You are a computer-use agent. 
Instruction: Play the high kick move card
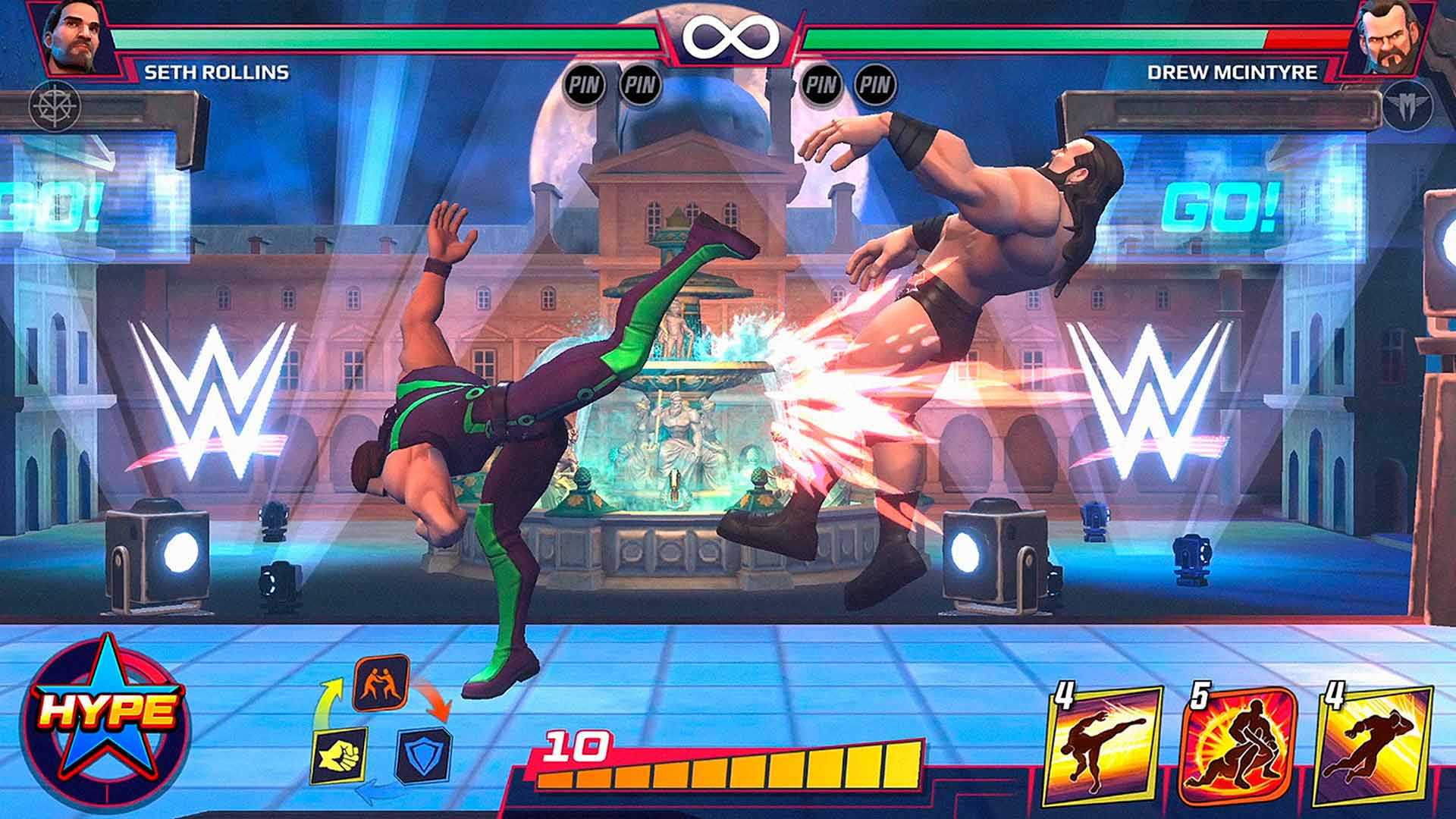(1103, 747)
